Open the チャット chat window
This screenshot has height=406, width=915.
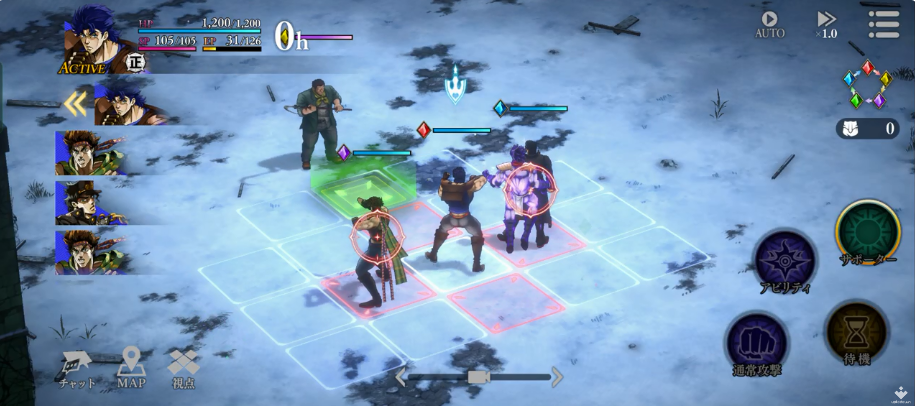coord(77,368)
